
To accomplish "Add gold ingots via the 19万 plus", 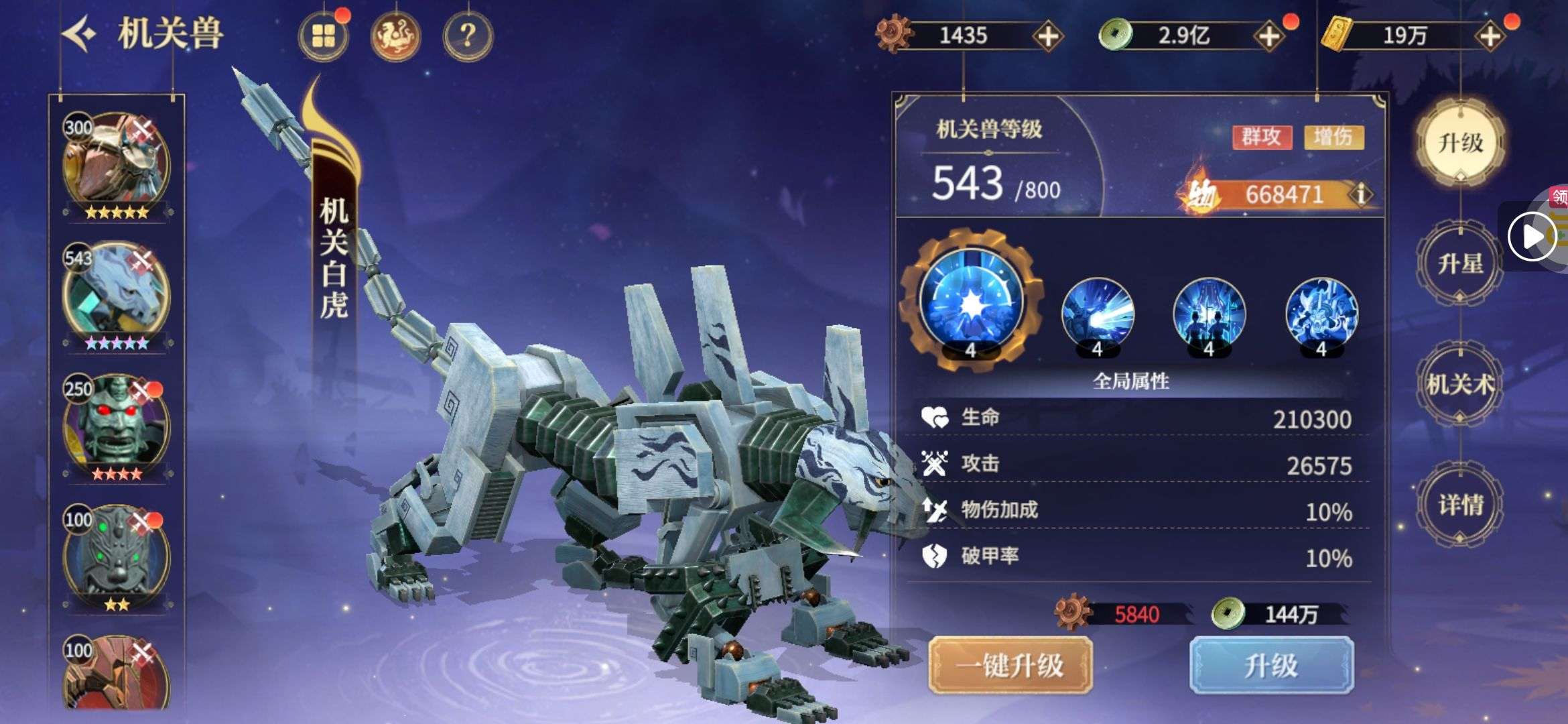I will click(1489, 36).
